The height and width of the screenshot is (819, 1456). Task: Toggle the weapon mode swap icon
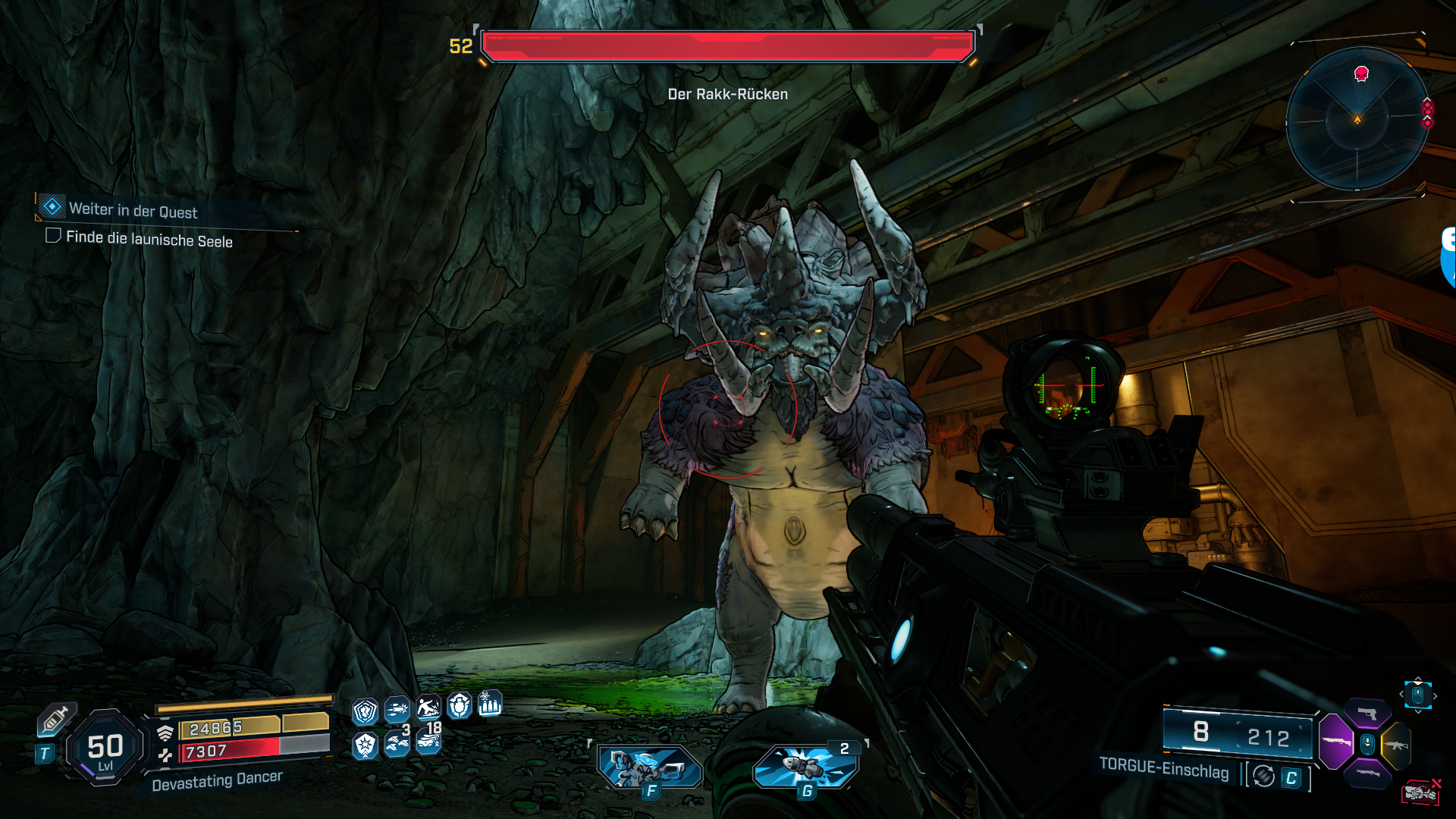pyautogui.click(x=1263, y=776)
